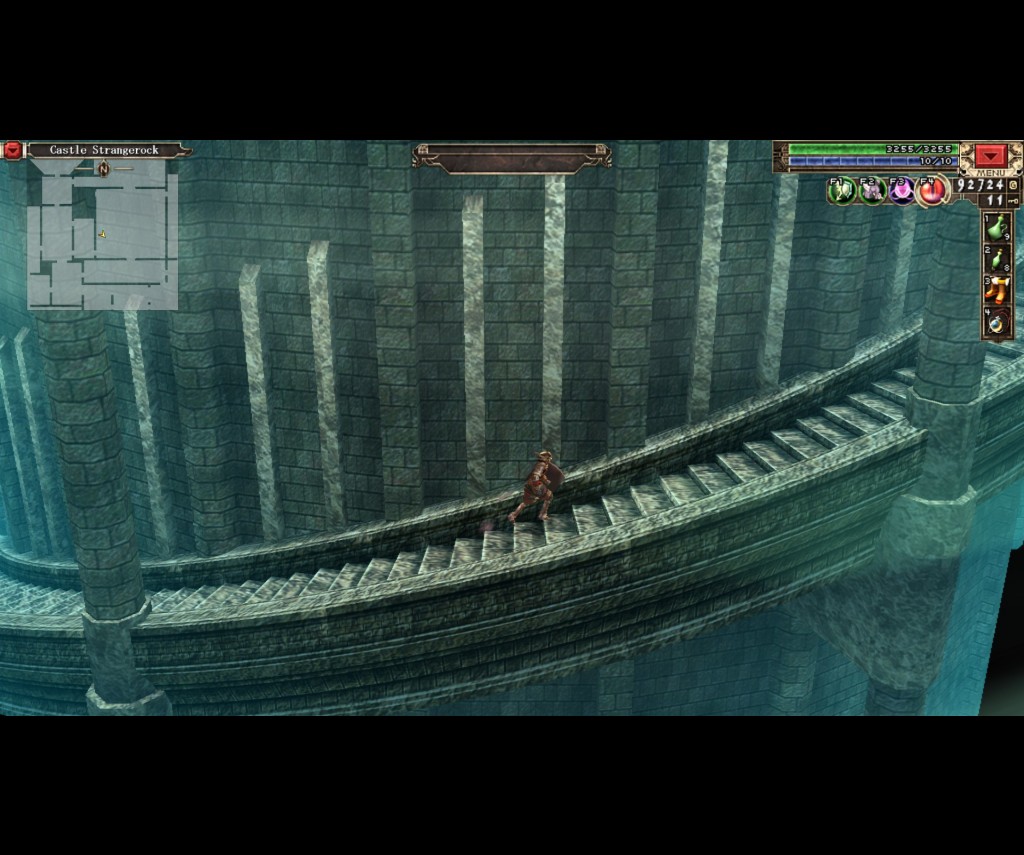Open the red MENU button
The height and width of the screenshot is (855, 1024).
click(991, 156)
